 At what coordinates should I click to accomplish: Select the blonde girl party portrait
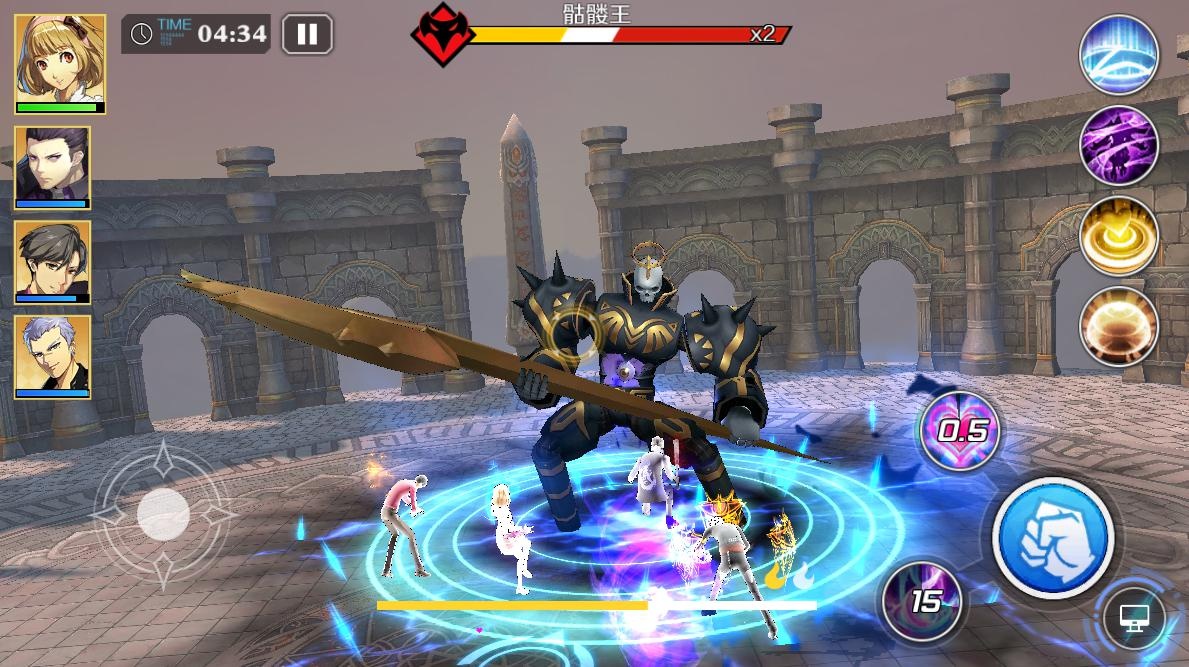click(x=60, y=63)
